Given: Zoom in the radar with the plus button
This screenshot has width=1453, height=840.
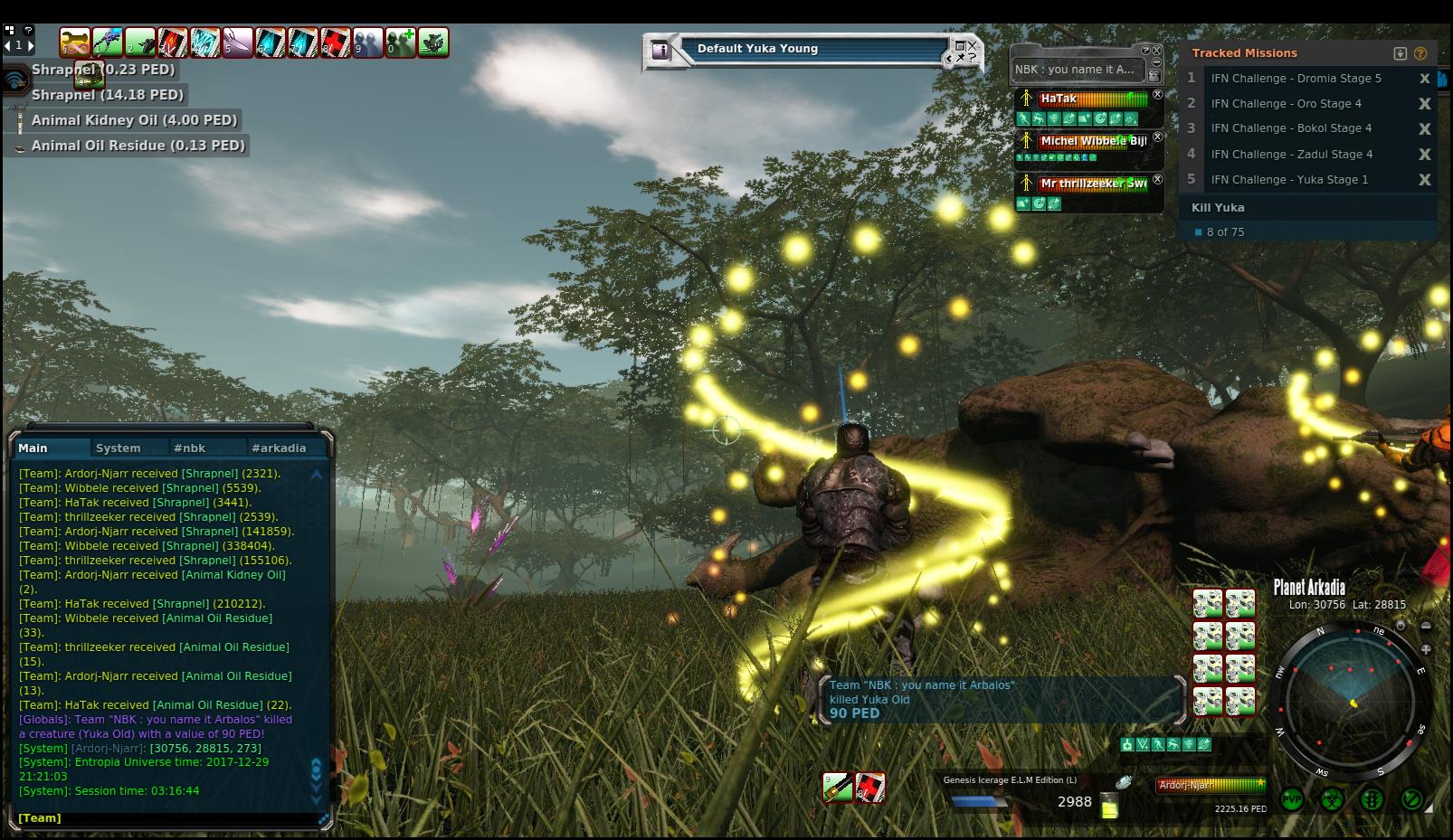Looking at the screenshot, I should click(x=1426, y=649).
